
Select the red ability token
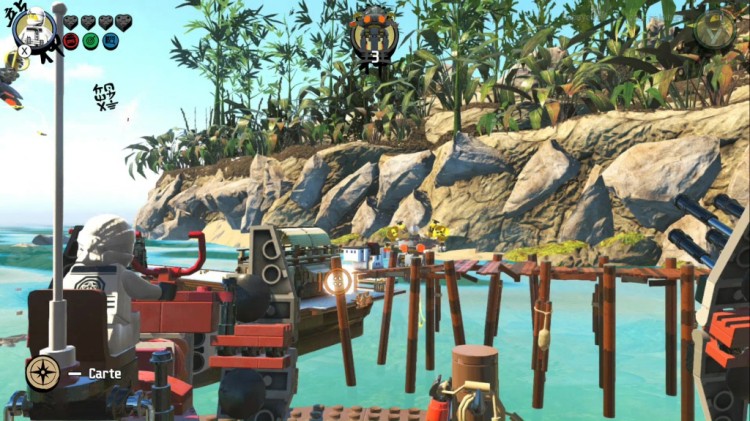coord(71,41)
